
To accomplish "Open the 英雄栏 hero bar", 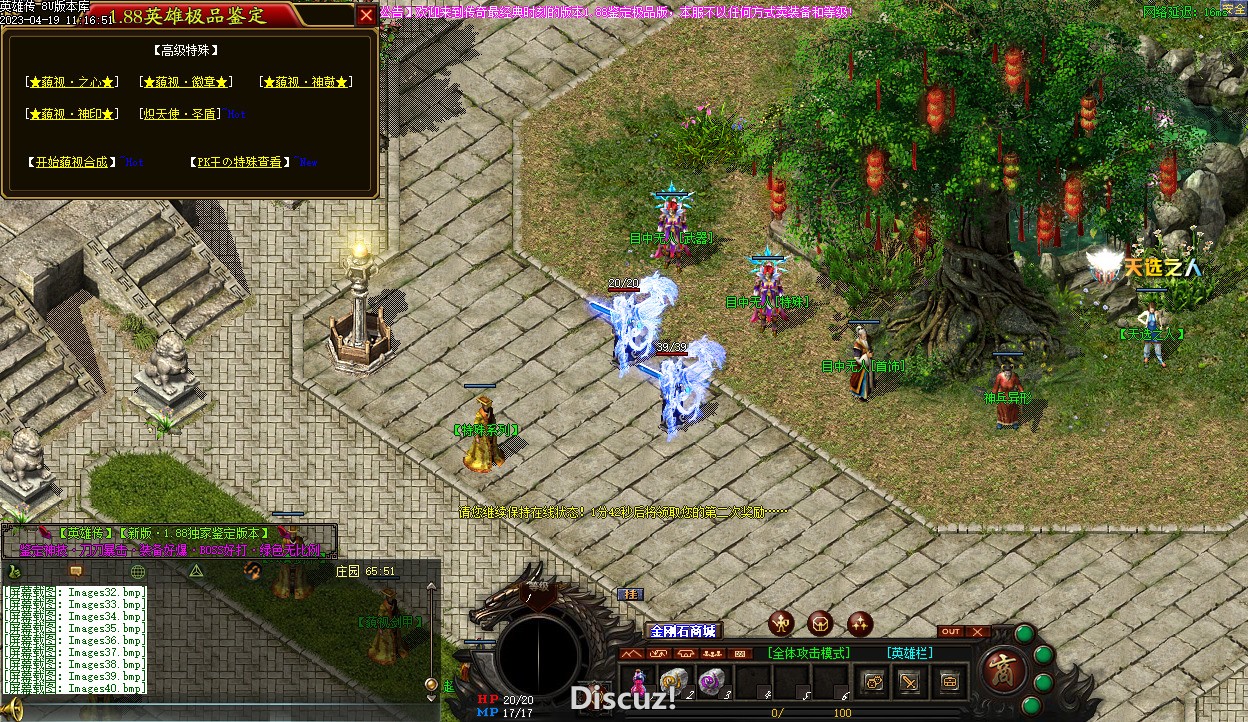I will click(x=908, y=653).
